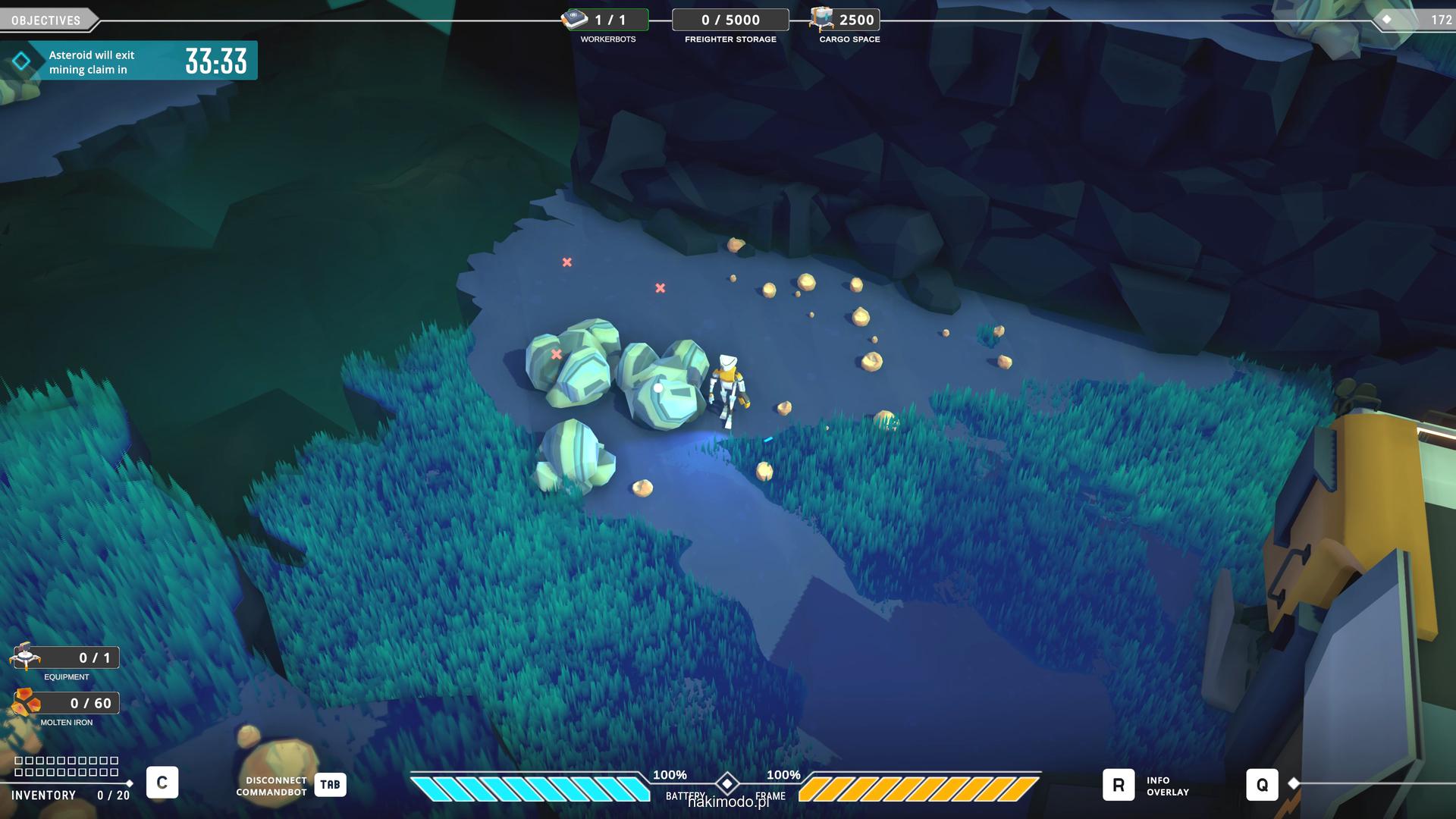Click the Molten Iron resource icon
1456x819 pixels.
pyautogui.click(x=26, y=703)
